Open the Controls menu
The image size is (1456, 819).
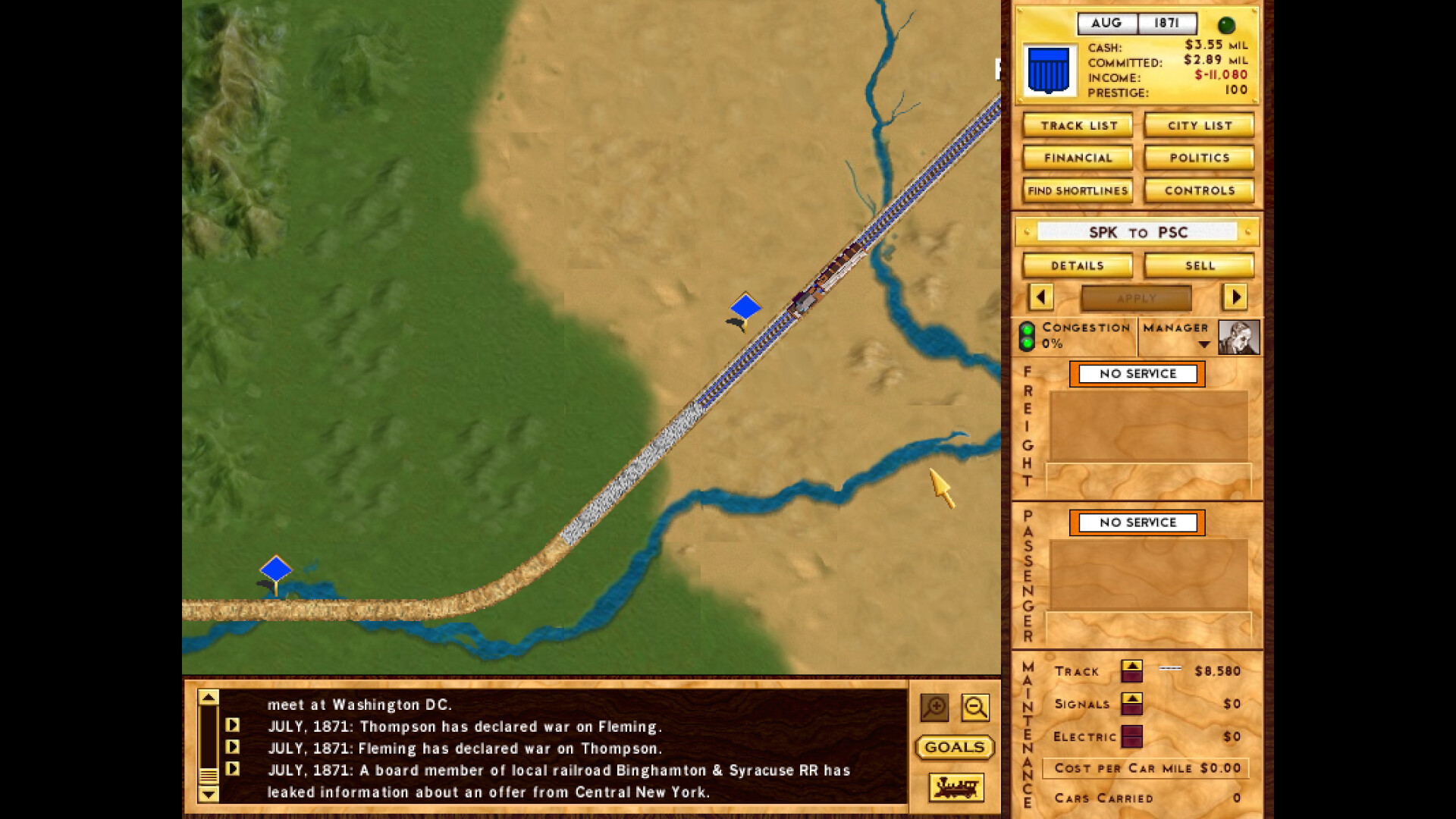[1198, 190]
